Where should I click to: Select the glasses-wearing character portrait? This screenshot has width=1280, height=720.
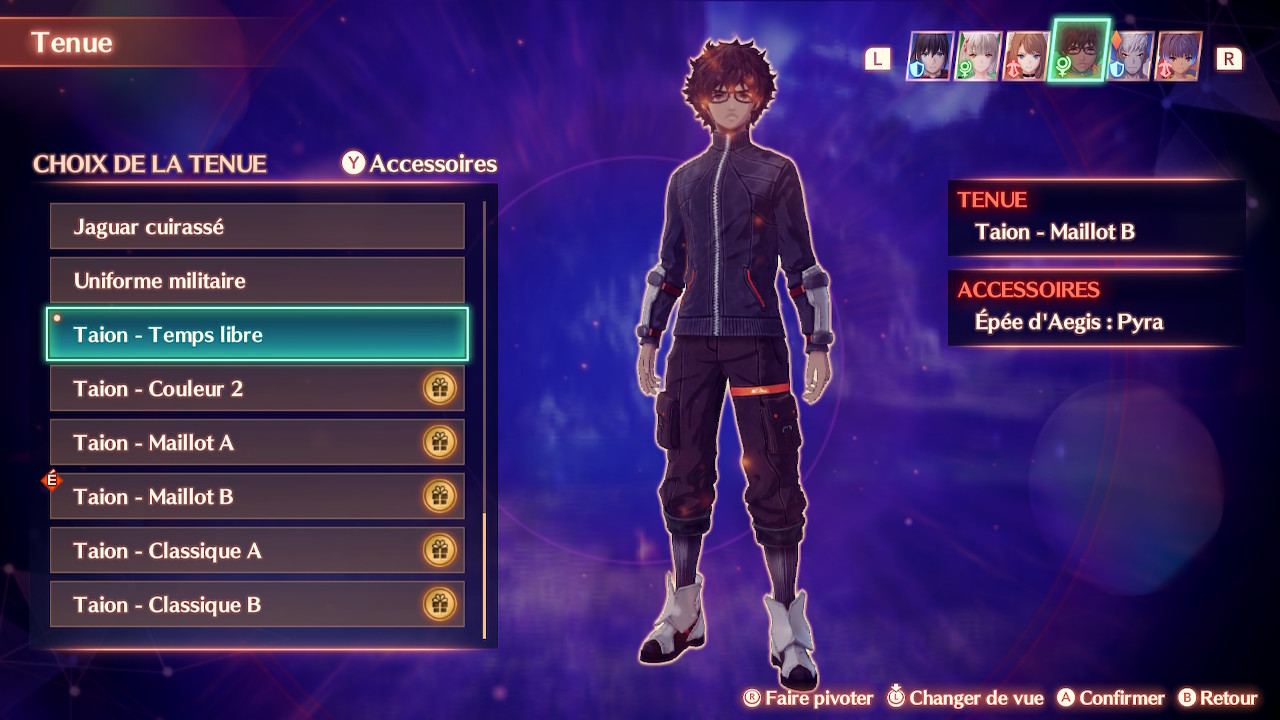tap(1078, 52)
